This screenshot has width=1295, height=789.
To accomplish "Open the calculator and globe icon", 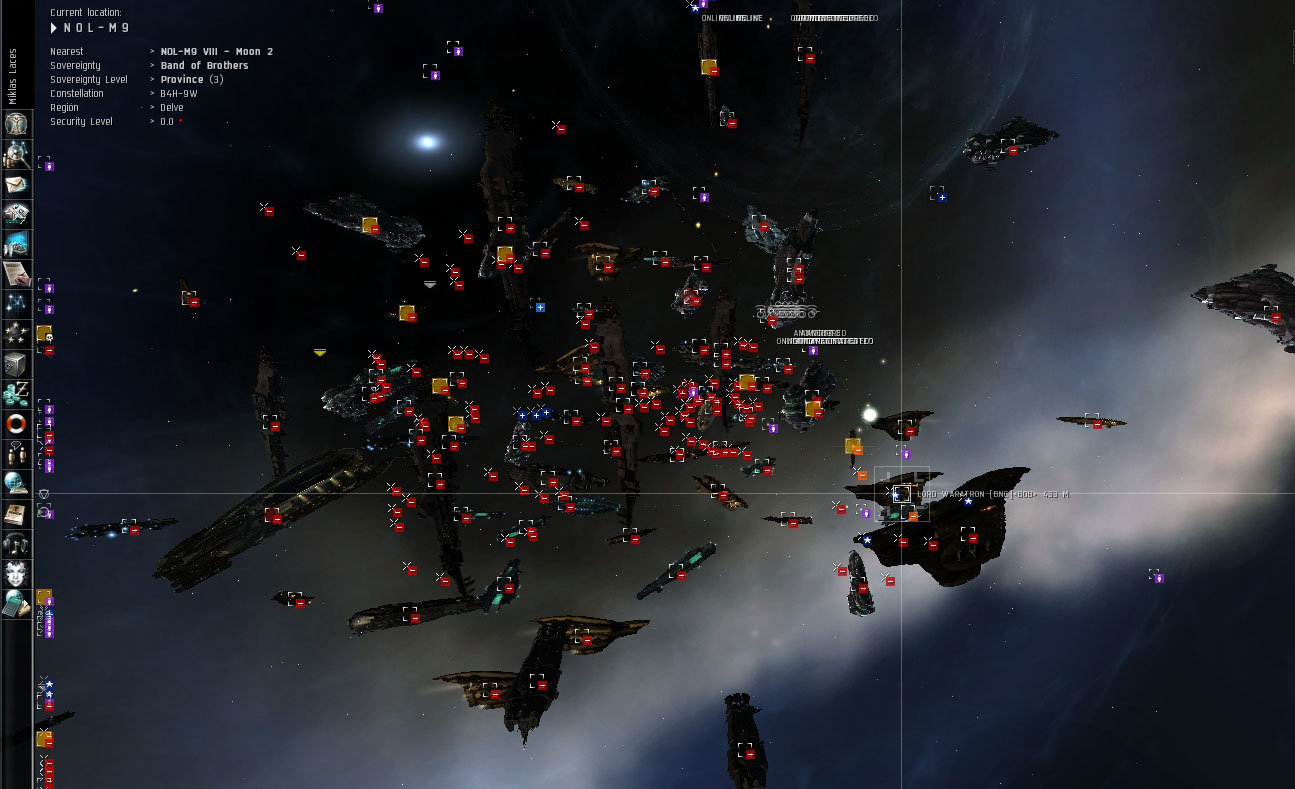I will point(16,603).
